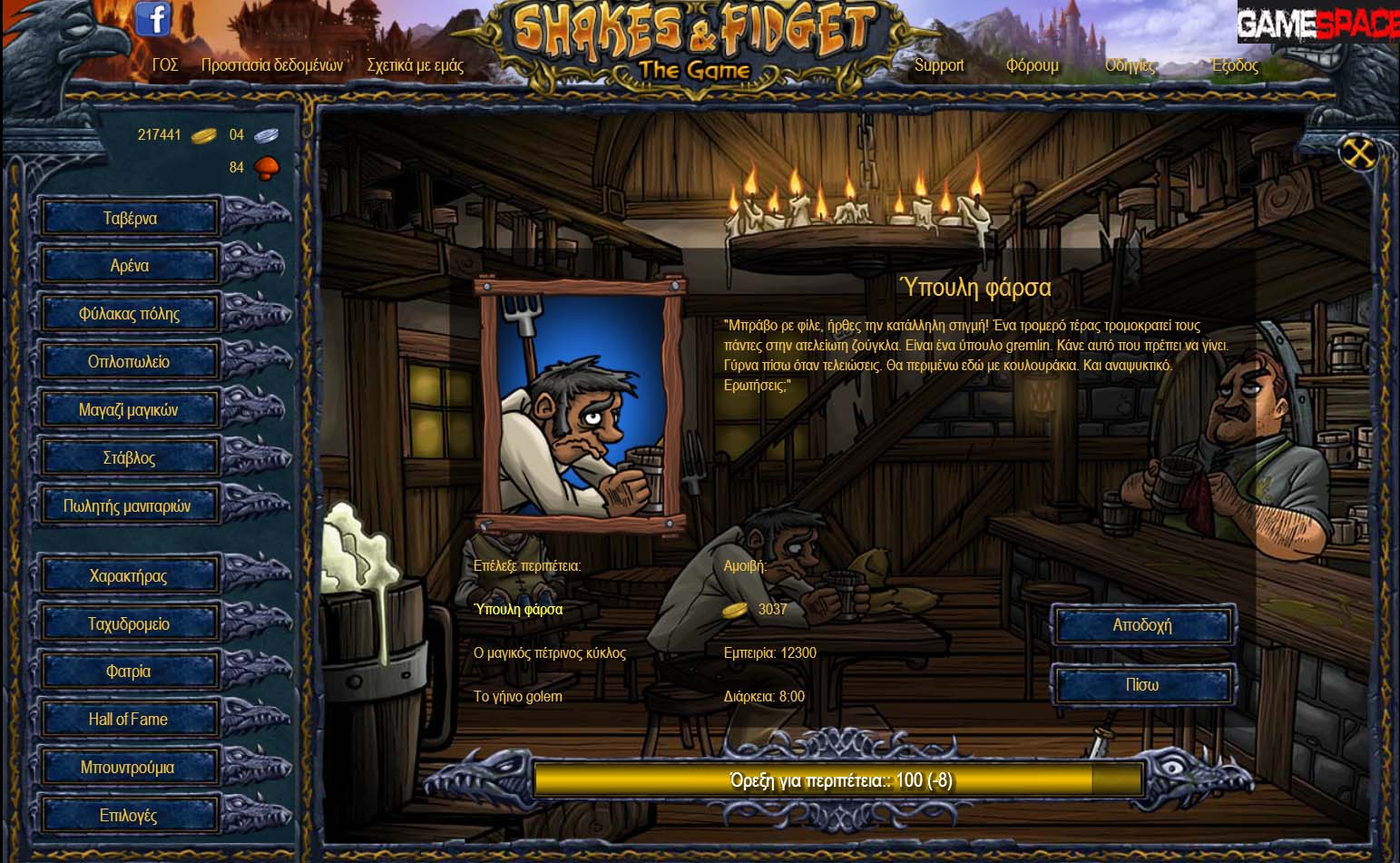Go to the Αρένα screen
Image resolution: width=1400 pixels, height=863 pixels.
click(129, 266)
